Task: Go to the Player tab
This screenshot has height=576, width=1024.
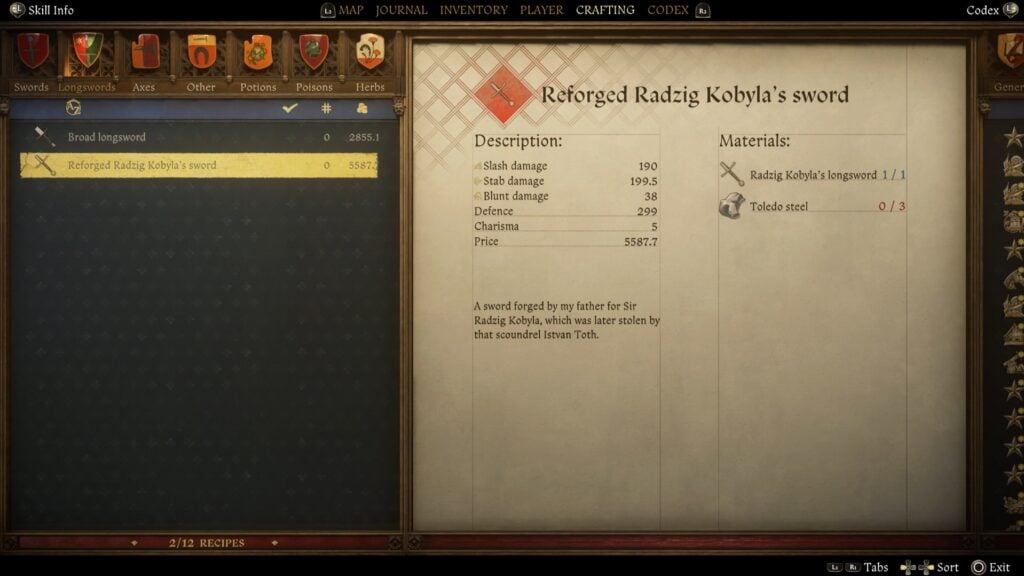Action: [x=541, y=10]
